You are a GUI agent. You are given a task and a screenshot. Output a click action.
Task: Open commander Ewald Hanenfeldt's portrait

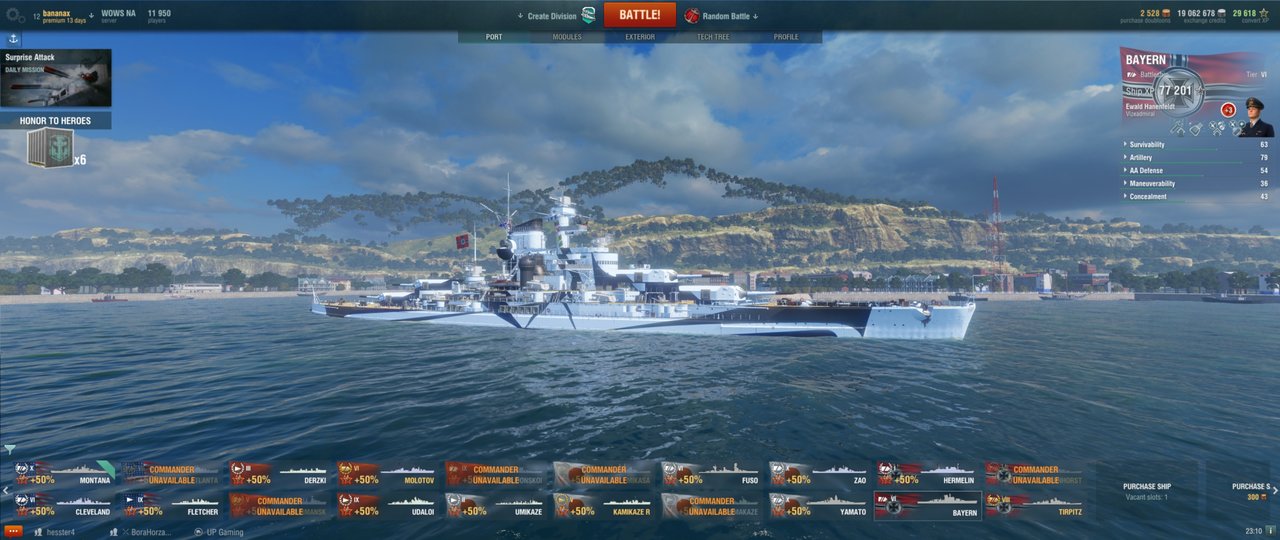coord(1257,118)
